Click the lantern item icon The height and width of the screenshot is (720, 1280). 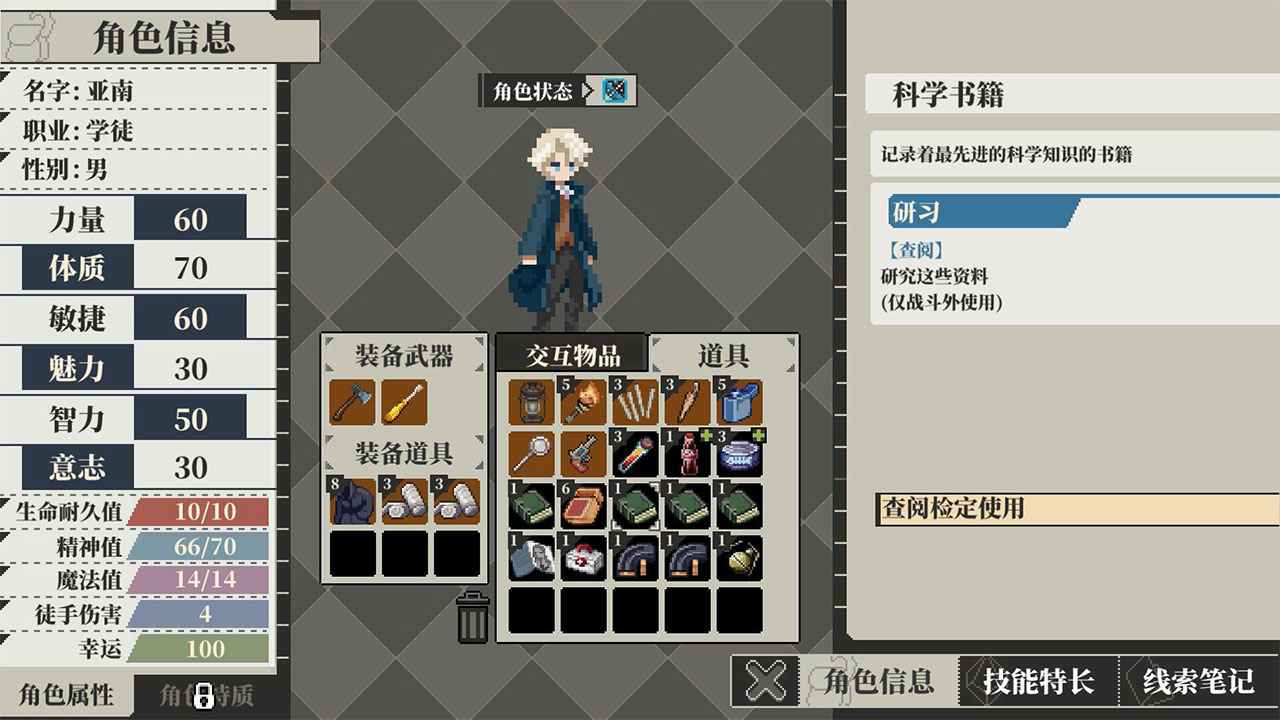[530, 401]
